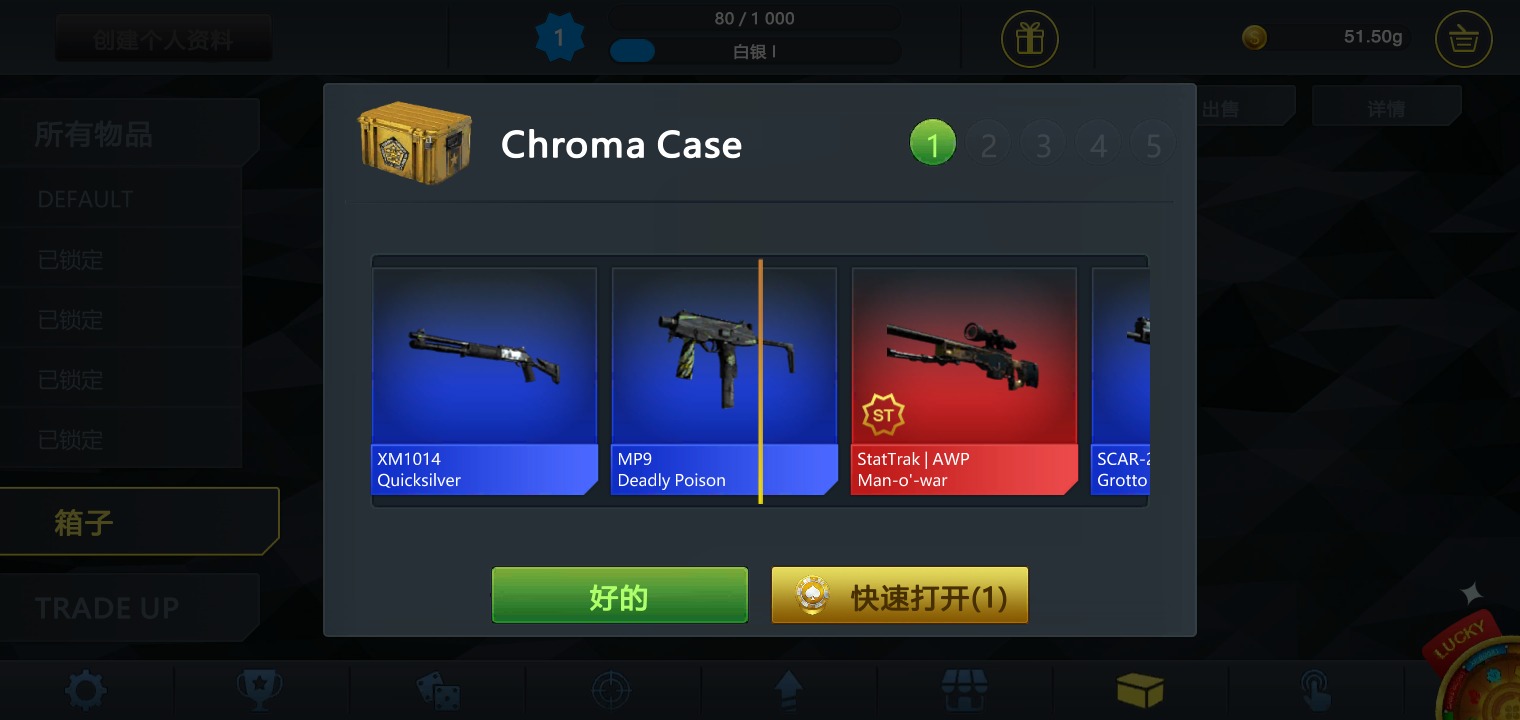Open the clicker hand icon
Screen dimensions: 1520x720
1317,690
